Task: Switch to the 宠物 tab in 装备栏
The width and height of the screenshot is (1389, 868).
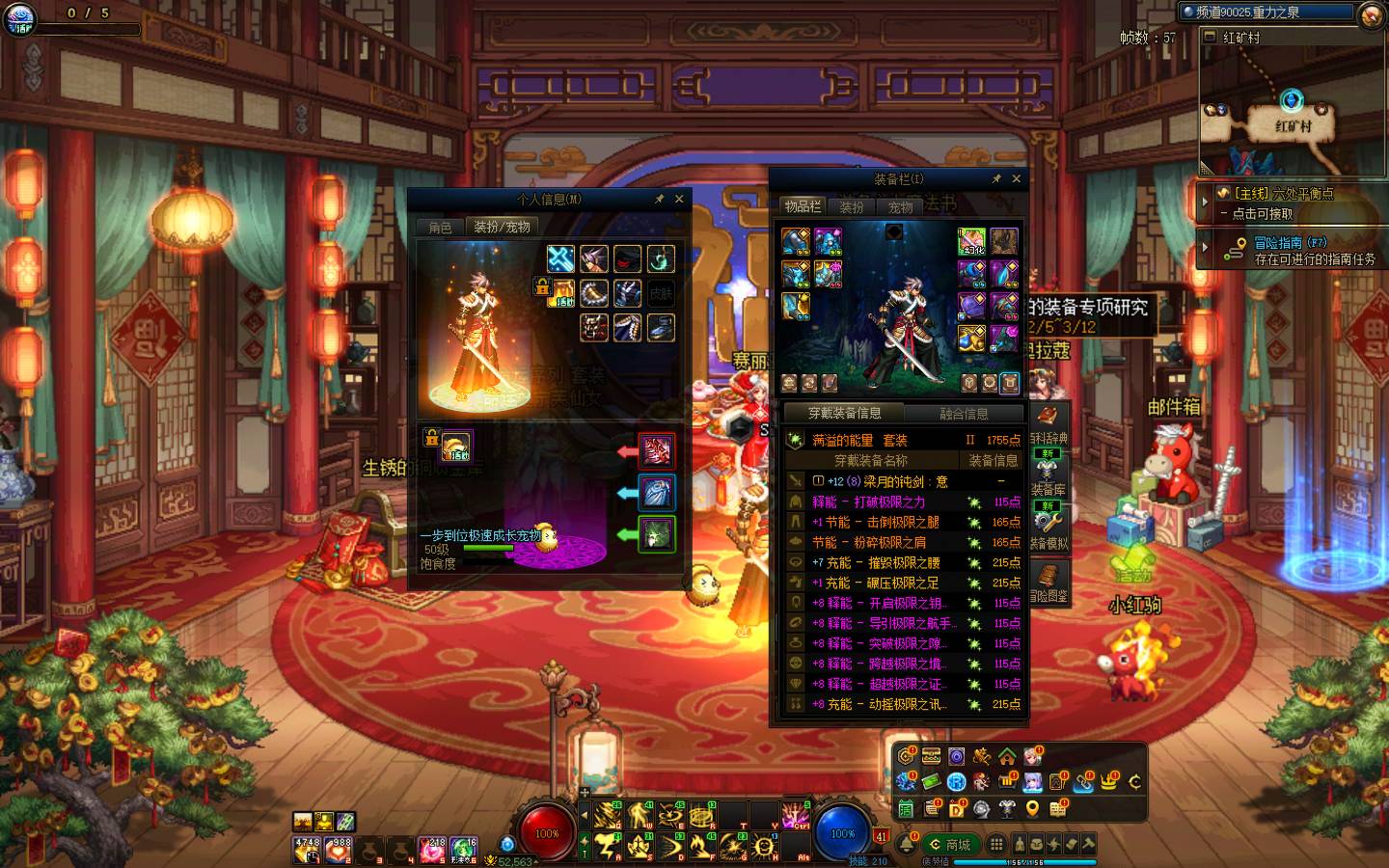Action: click(x=900, y=206)
